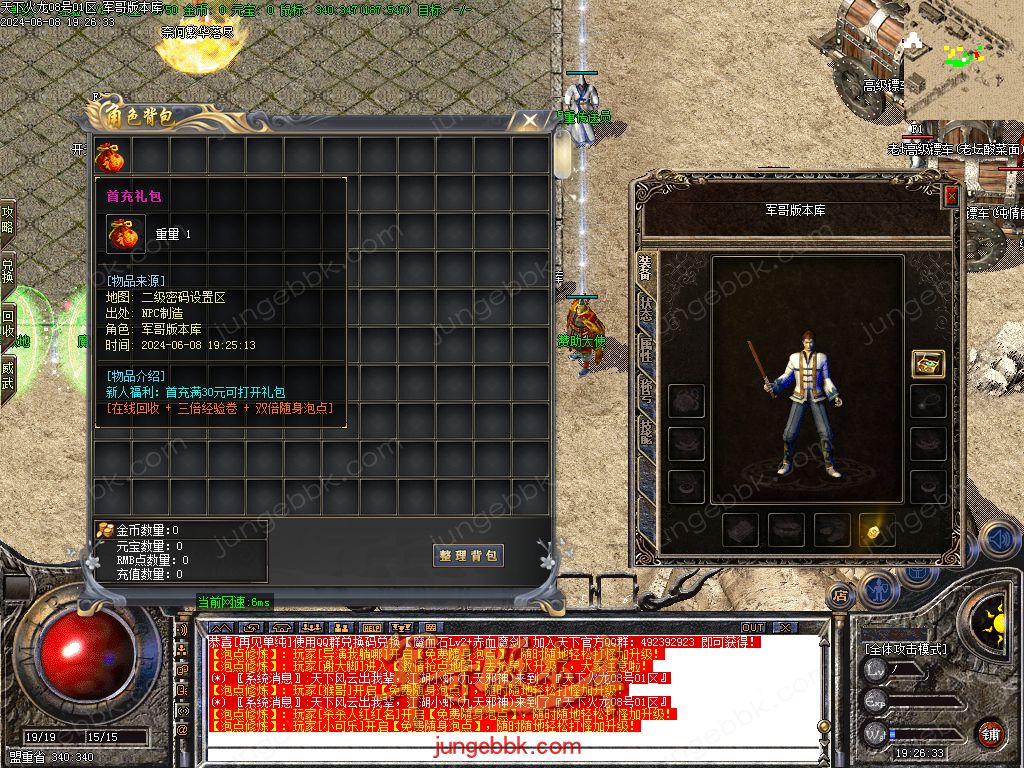Open the 铺 shop round button
Viewport: 1024px width, 768px height.
pos(989,733)
